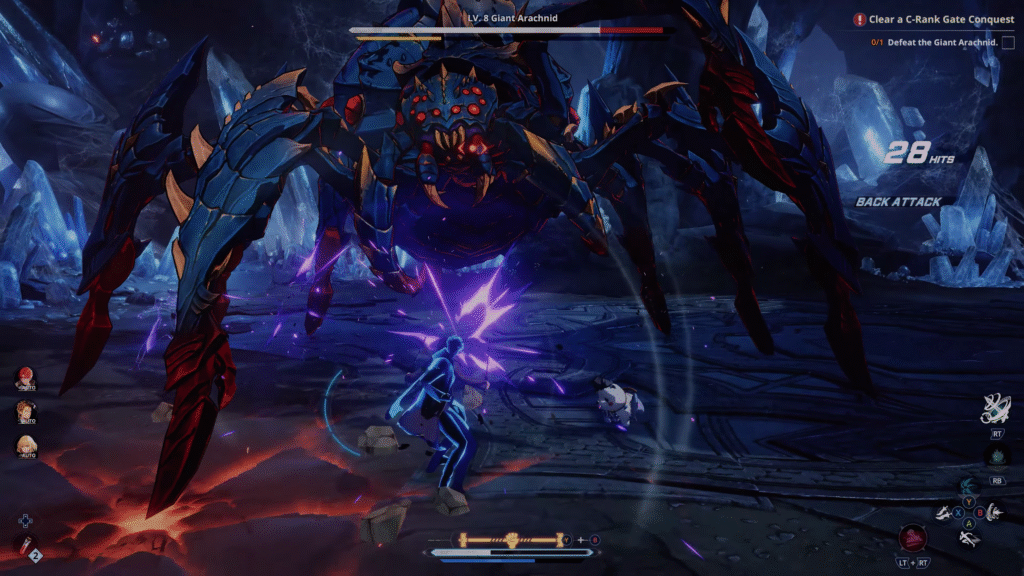1024x576 pixels.
Task: Use the skill icon right of B
Action: [996, 511]
